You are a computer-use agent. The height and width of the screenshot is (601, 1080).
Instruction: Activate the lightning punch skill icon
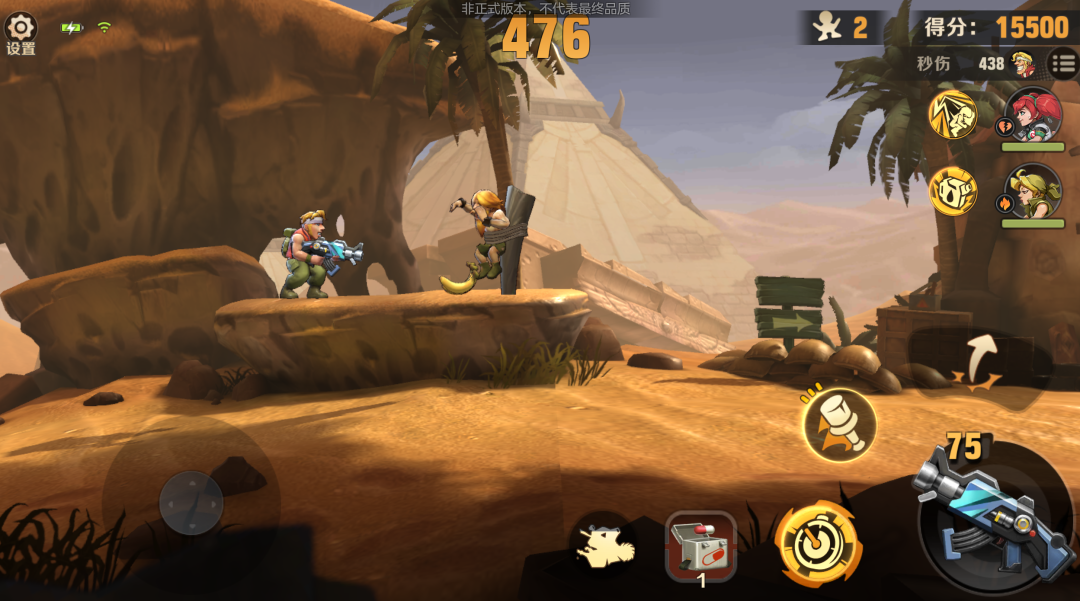tap(952, 114)
